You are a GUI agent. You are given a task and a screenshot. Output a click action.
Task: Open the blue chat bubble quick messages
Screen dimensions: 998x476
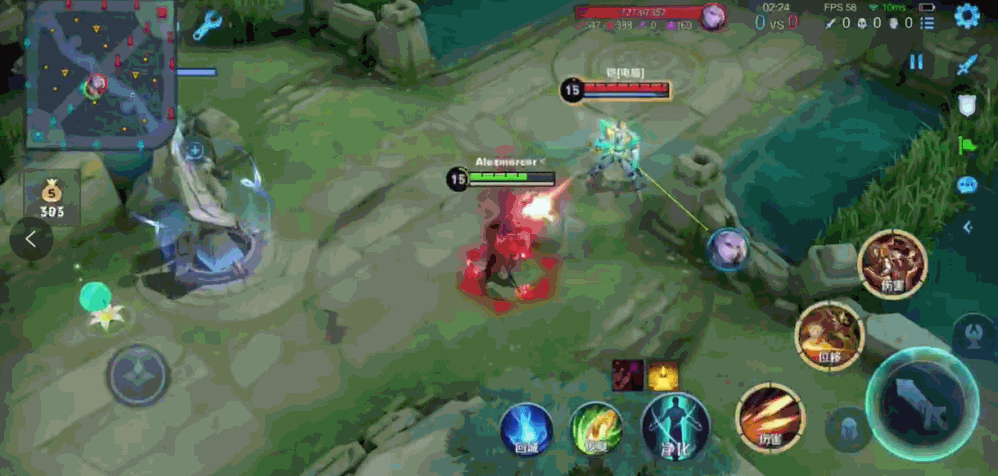[x=966, y=185]
